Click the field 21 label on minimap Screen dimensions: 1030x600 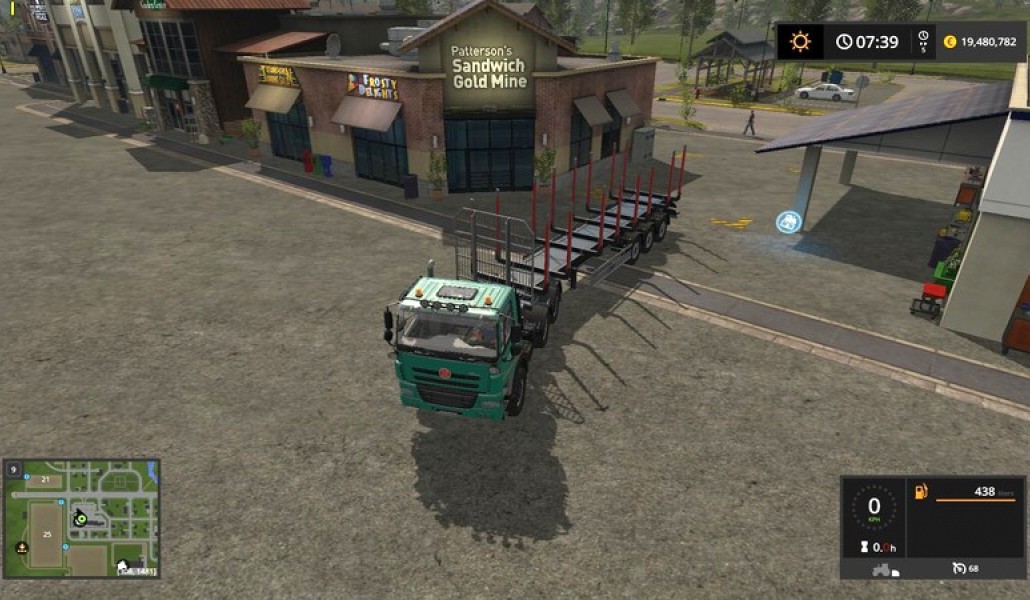pos(44,480)
